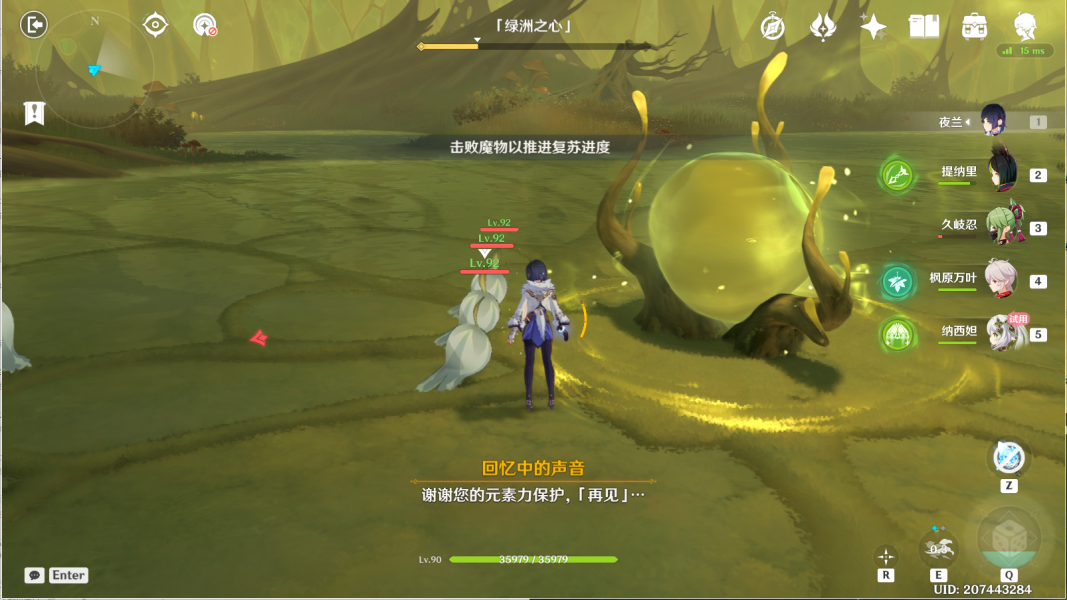The height and width of the screenshot is (600, 1067).
Task: Select party member 夜兰
Action: pyautogui.click(x=992, y=122)
